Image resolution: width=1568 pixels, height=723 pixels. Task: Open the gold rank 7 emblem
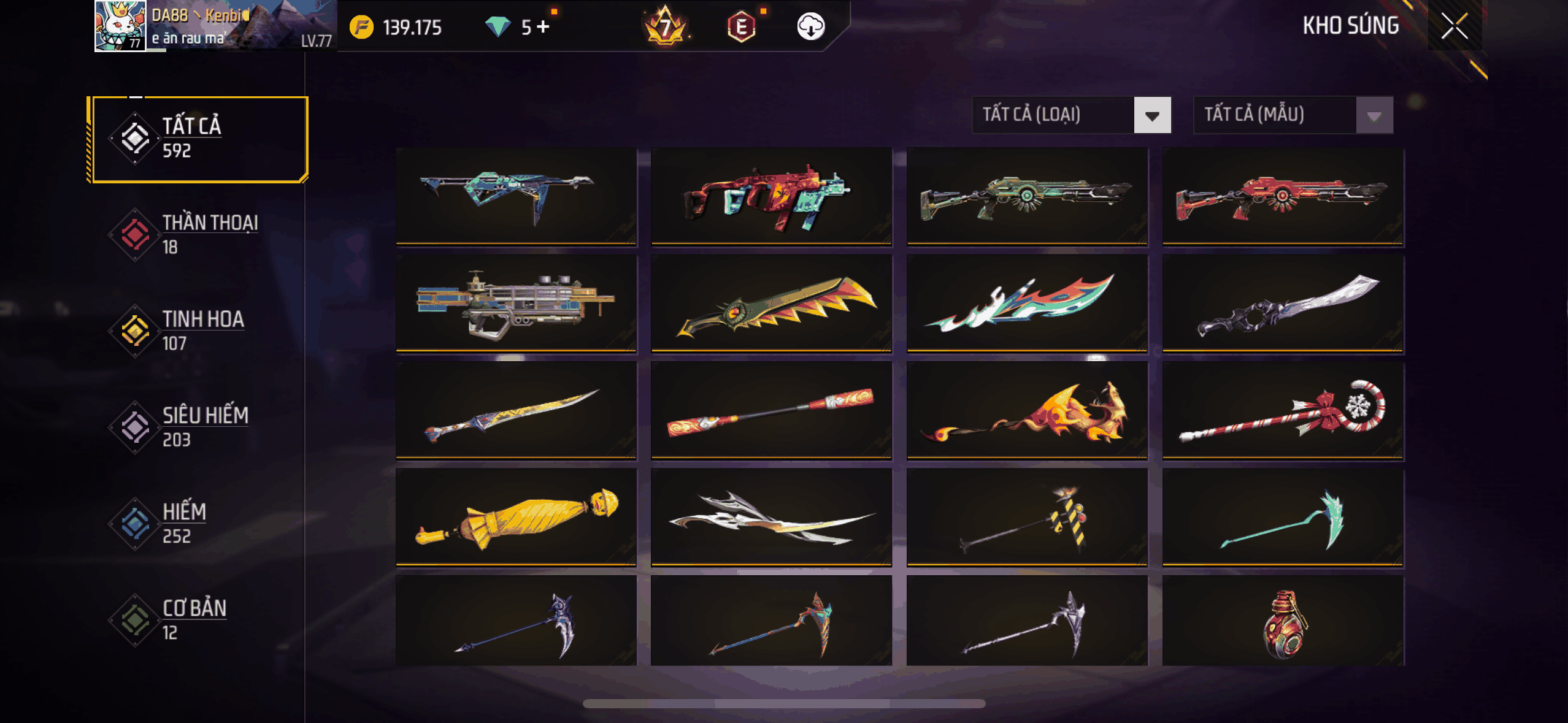(x=664, y=26)
